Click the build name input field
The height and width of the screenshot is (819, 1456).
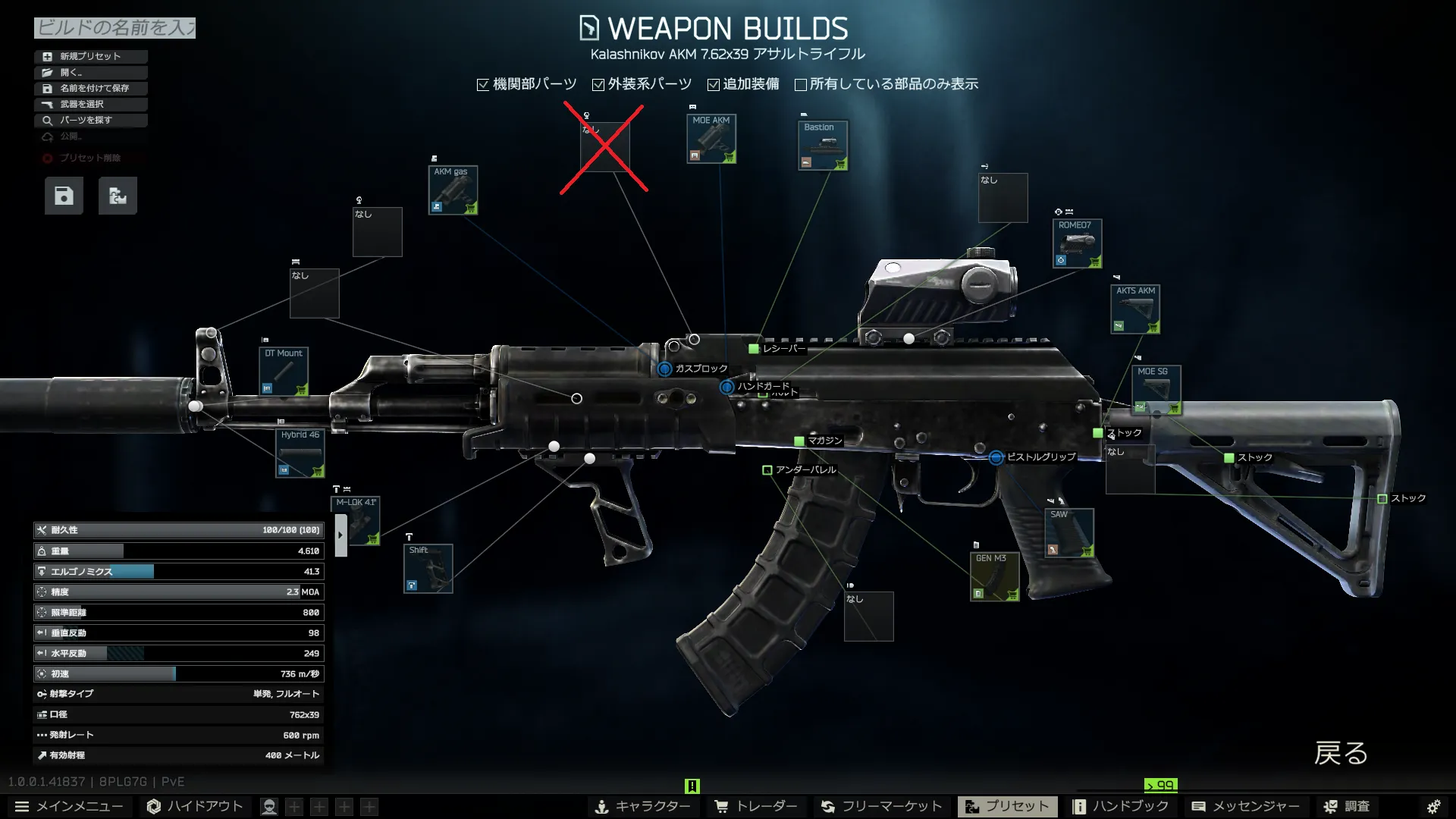click(115, 28)
